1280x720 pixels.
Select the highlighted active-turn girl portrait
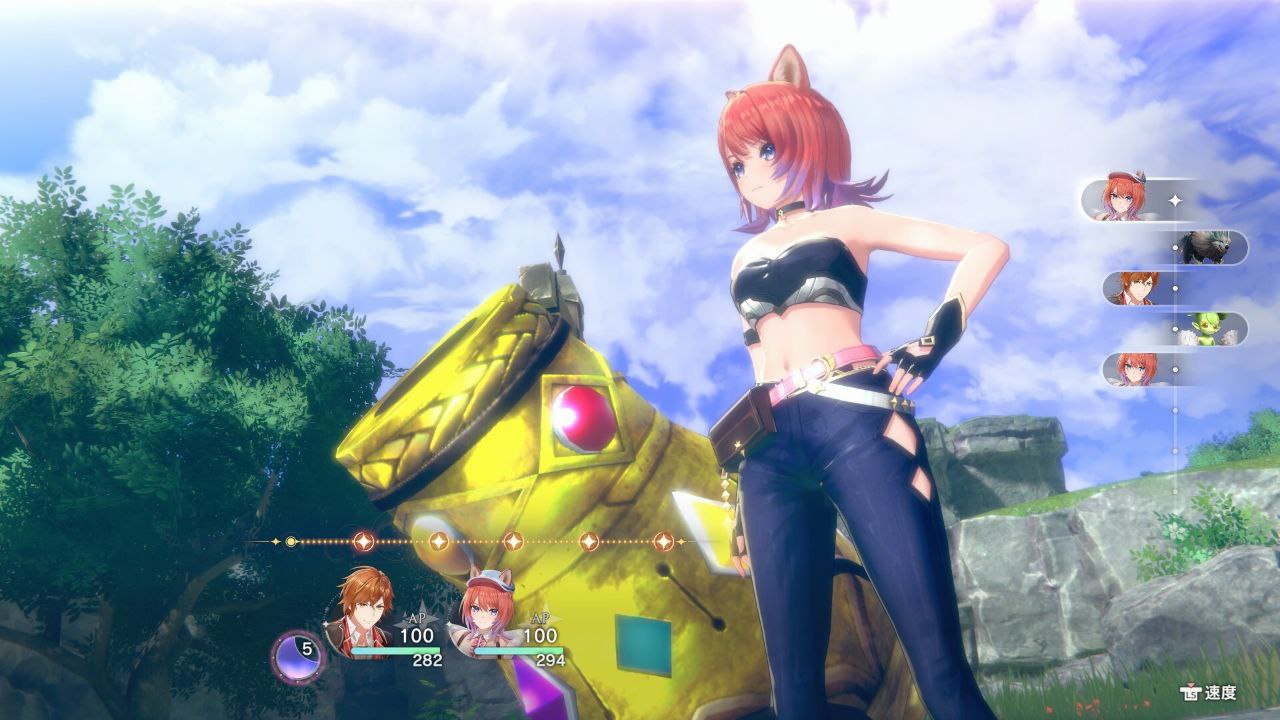[1124, 200]
